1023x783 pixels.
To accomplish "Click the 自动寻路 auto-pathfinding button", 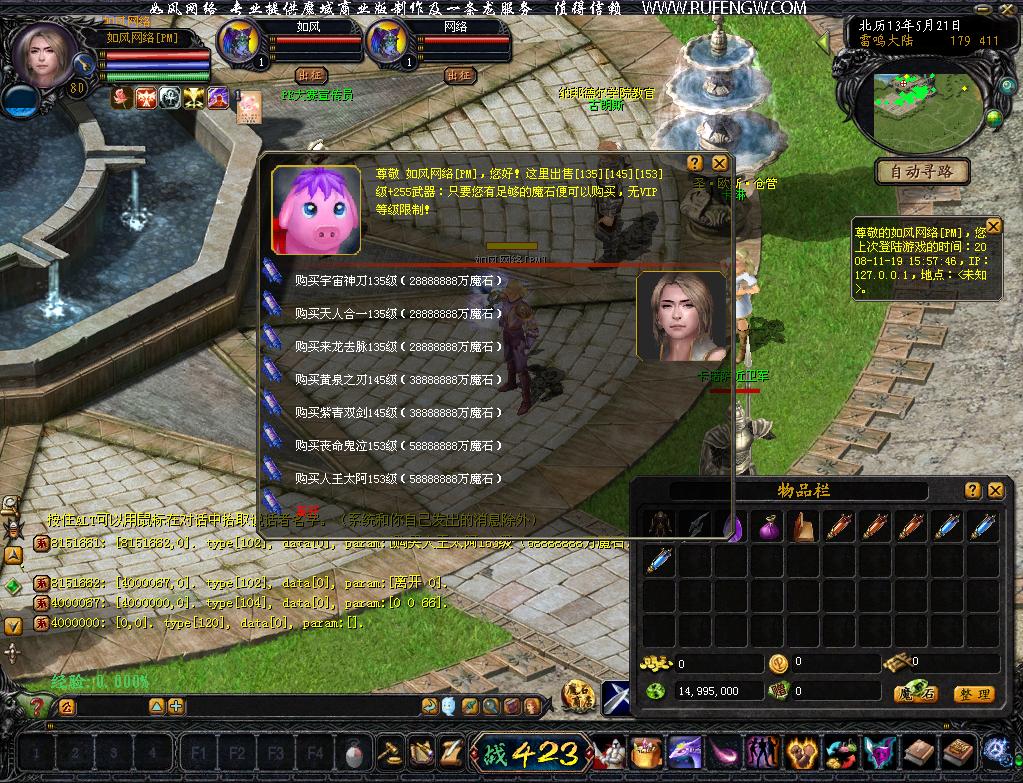I will click(922, 172).
